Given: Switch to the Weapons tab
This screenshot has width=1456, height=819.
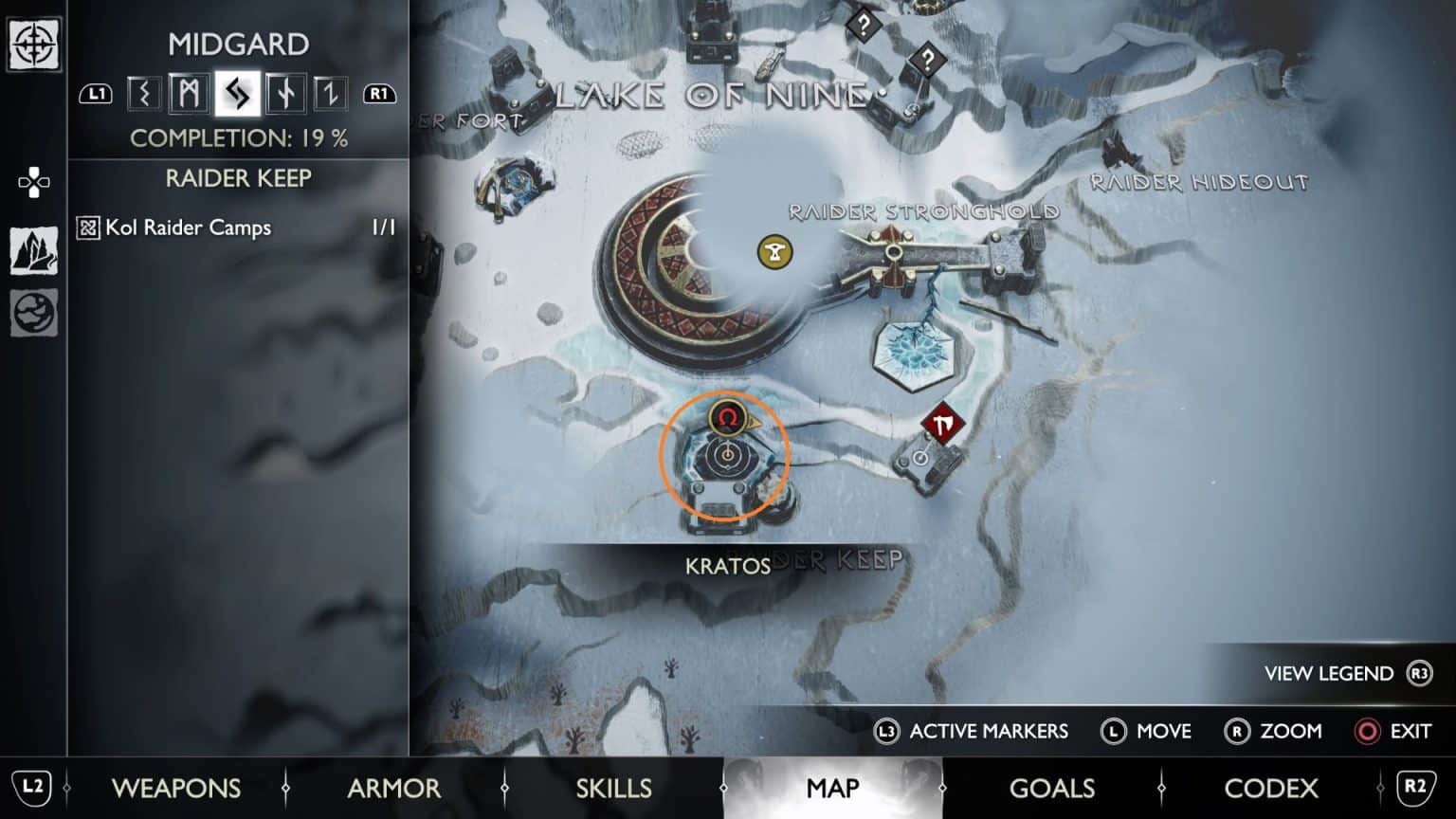Looking at the screenshot, I should (x=176, y=788).
